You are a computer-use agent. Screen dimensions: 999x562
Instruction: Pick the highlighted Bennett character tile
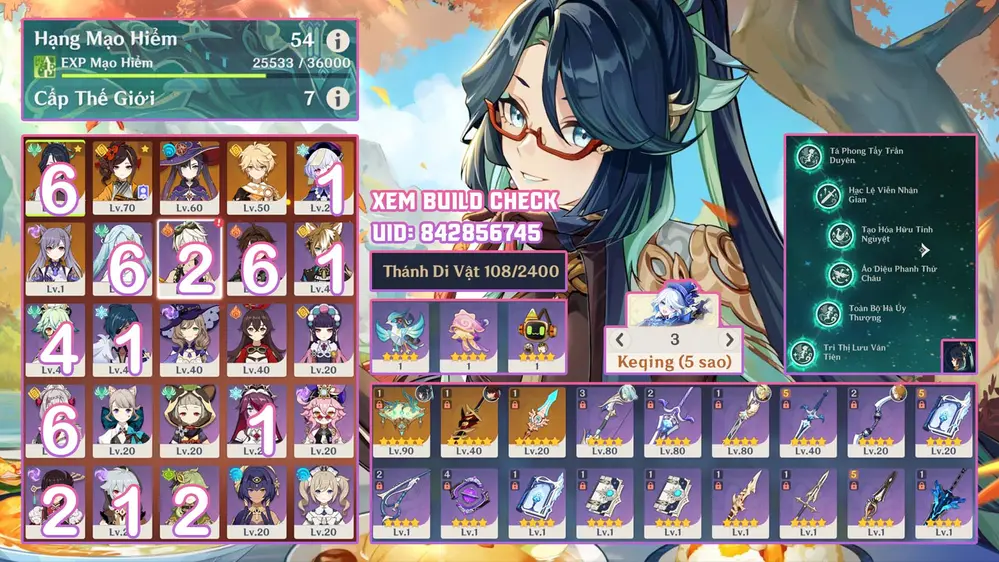click(x=190, y=260)
